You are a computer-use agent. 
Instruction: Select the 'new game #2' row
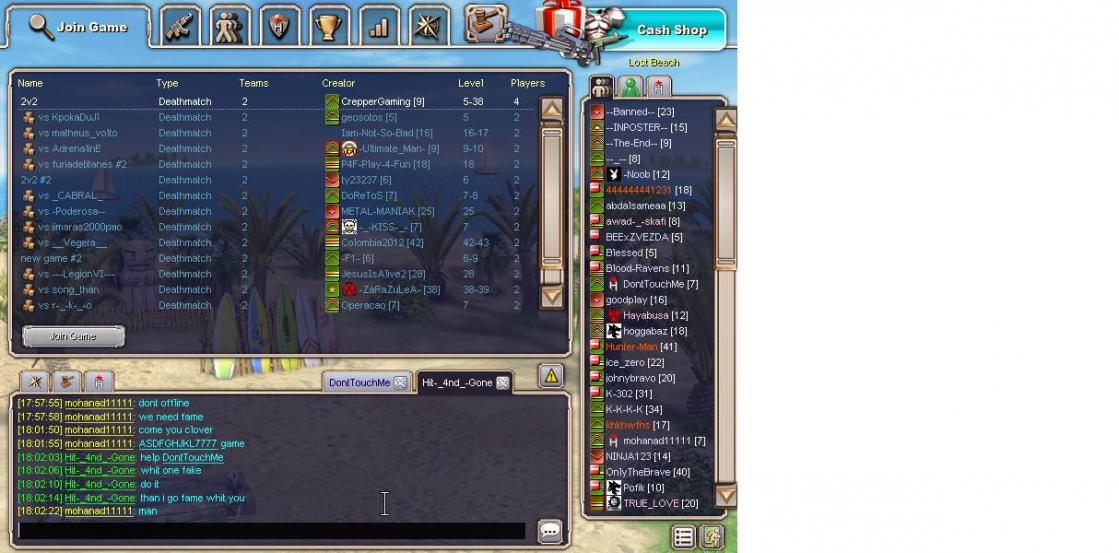pos(280,258)
